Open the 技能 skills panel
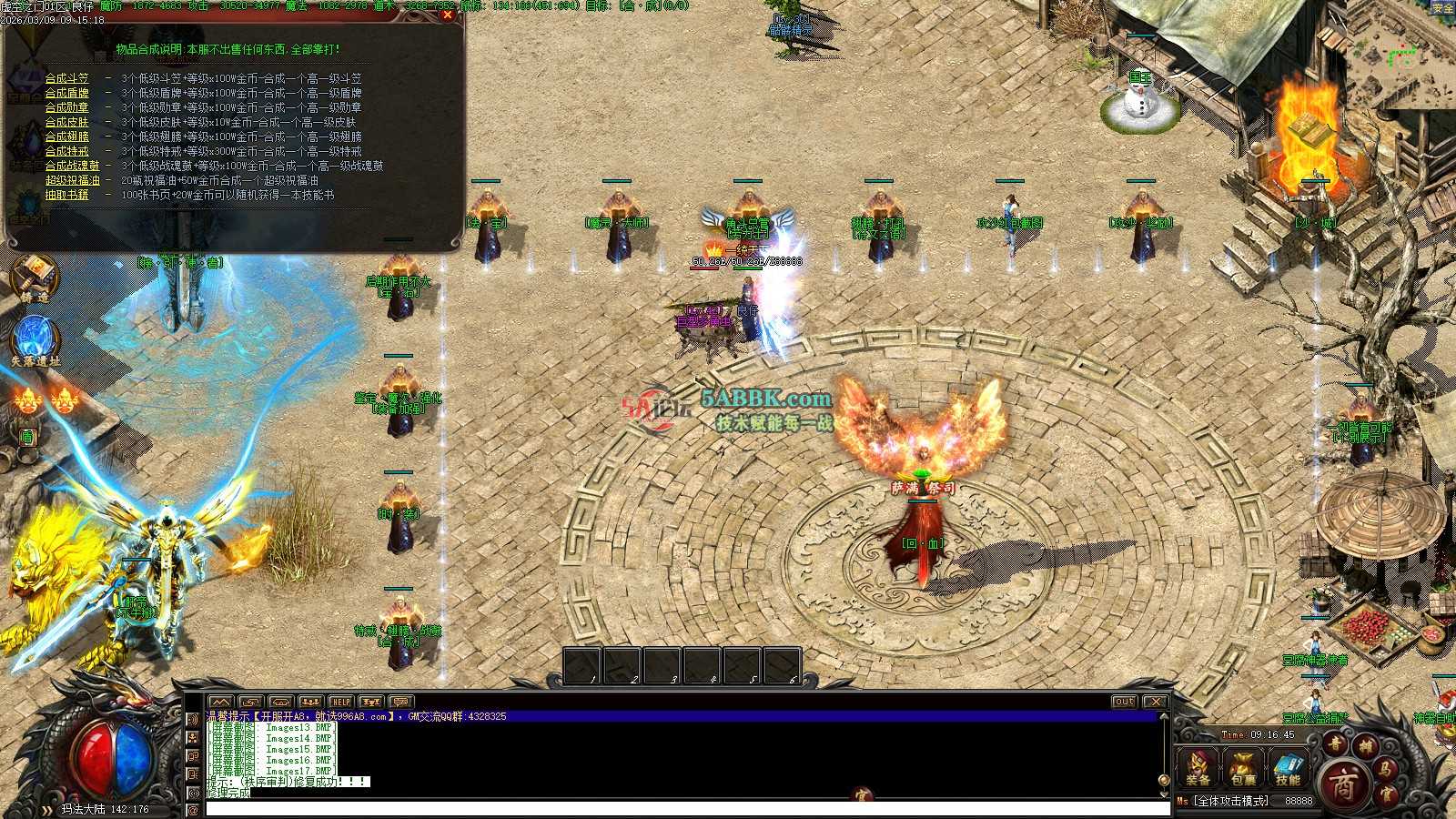 coord(1288,767)
